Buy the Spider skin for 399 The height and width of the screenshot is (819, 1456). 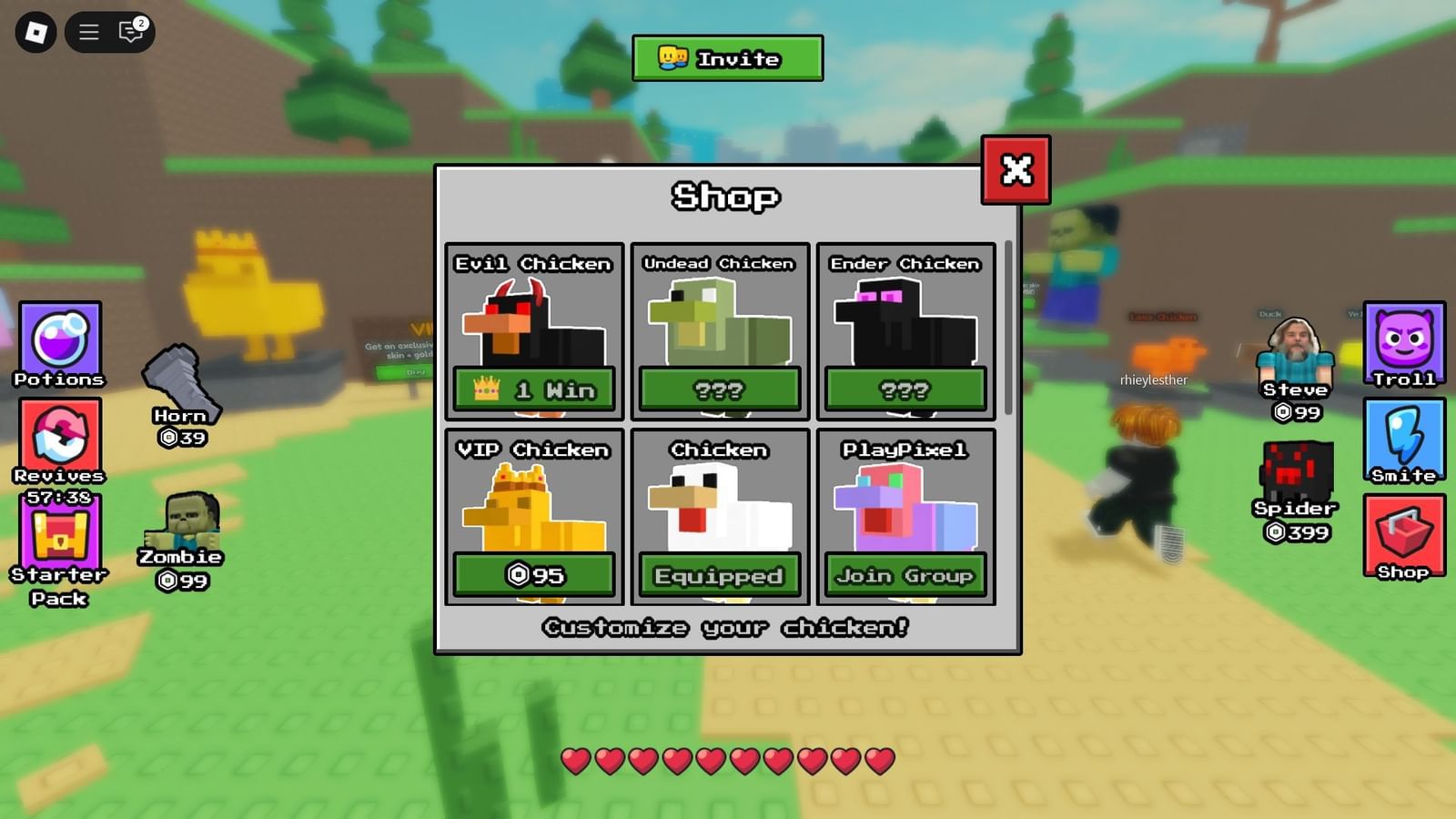tap(1296, 473)
